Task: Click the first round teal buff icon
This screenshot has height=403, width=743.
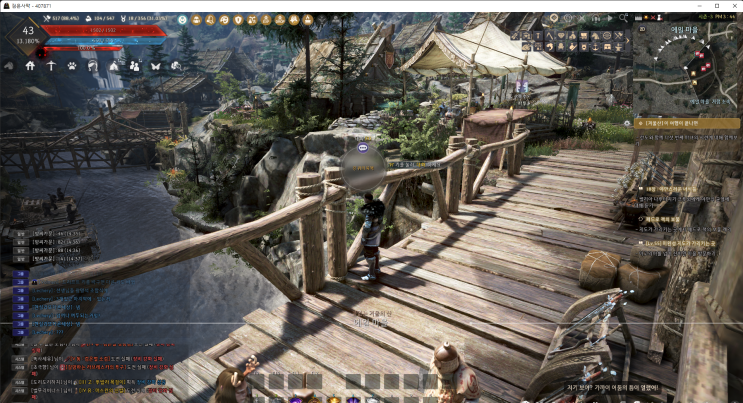Action: tap(182, 19)
